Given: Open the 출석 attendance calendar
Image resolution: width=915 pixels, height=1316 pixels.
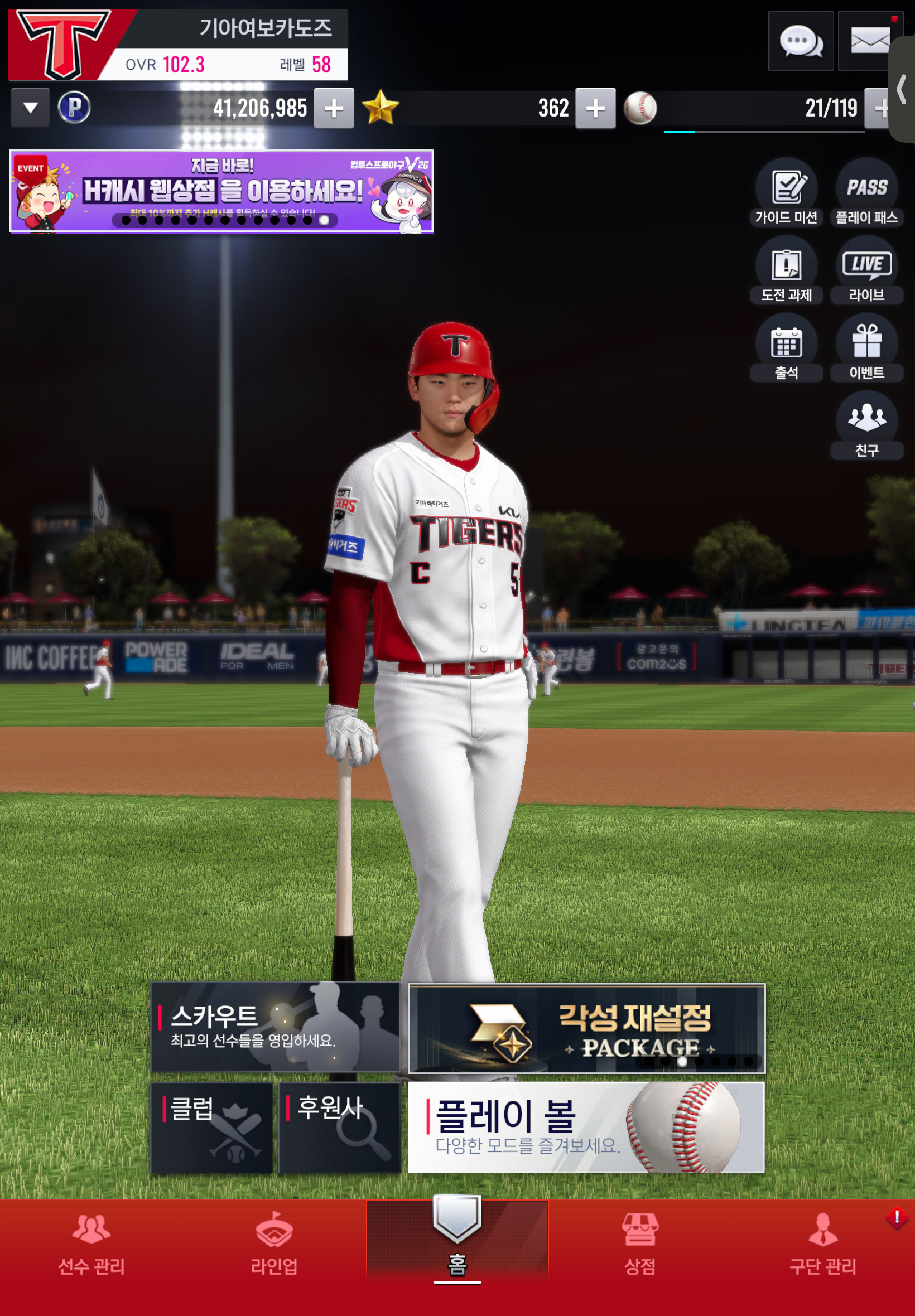Looking at the screenshot, I should coord(786,349).
